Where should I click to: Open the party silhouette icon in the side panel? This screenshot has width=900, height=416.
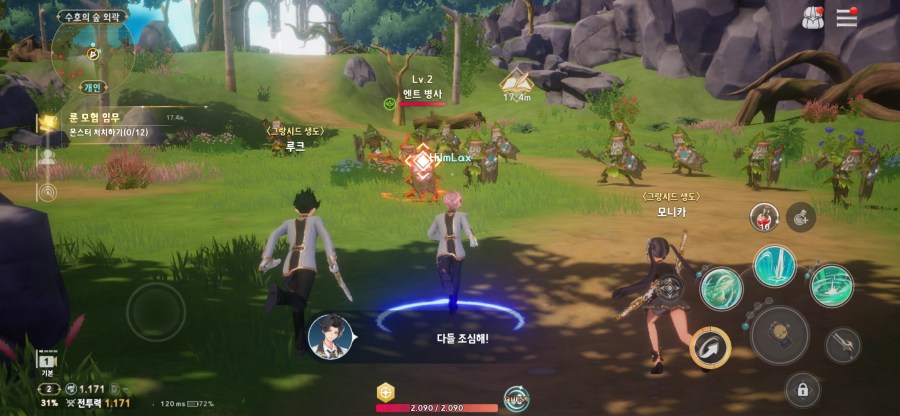(47, 156)
